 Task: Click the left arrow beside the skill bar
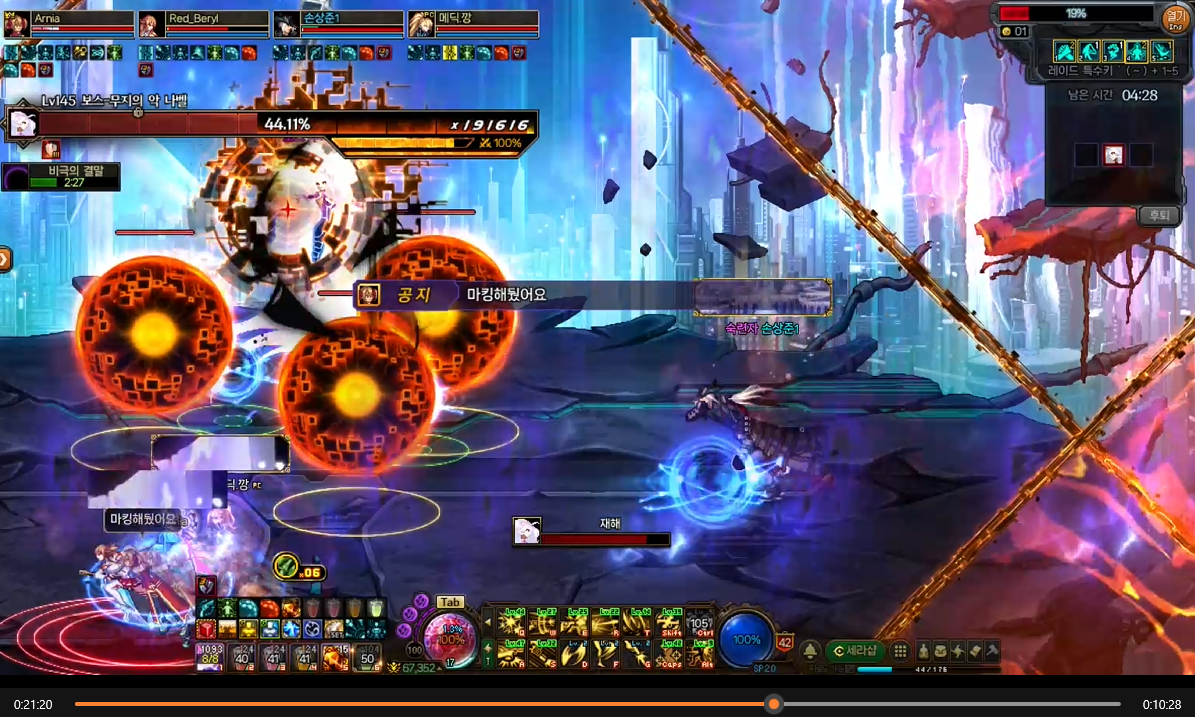pos(488,623)
